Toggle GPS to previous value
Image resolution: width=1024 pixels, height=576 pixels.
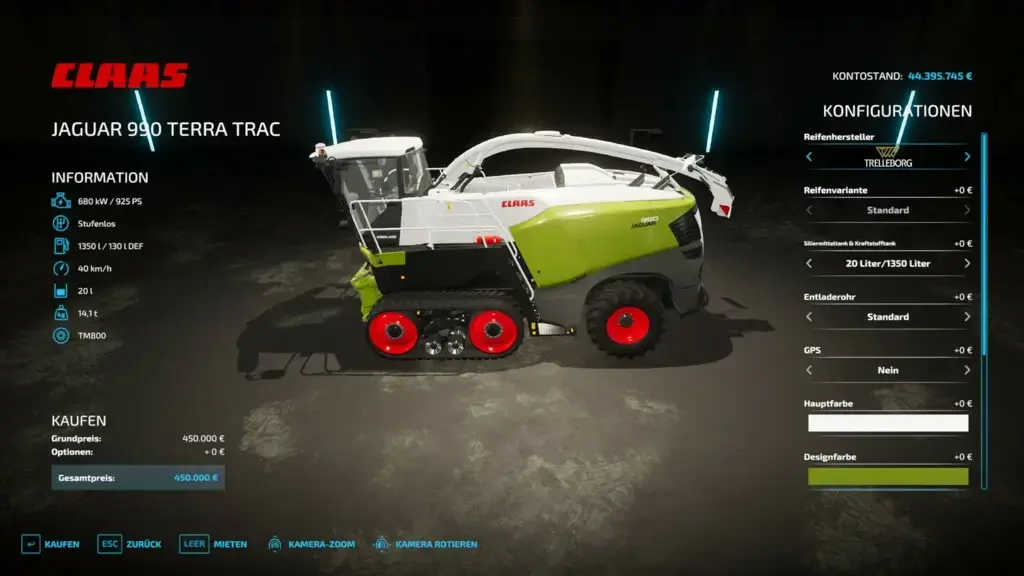coord(809,370)
